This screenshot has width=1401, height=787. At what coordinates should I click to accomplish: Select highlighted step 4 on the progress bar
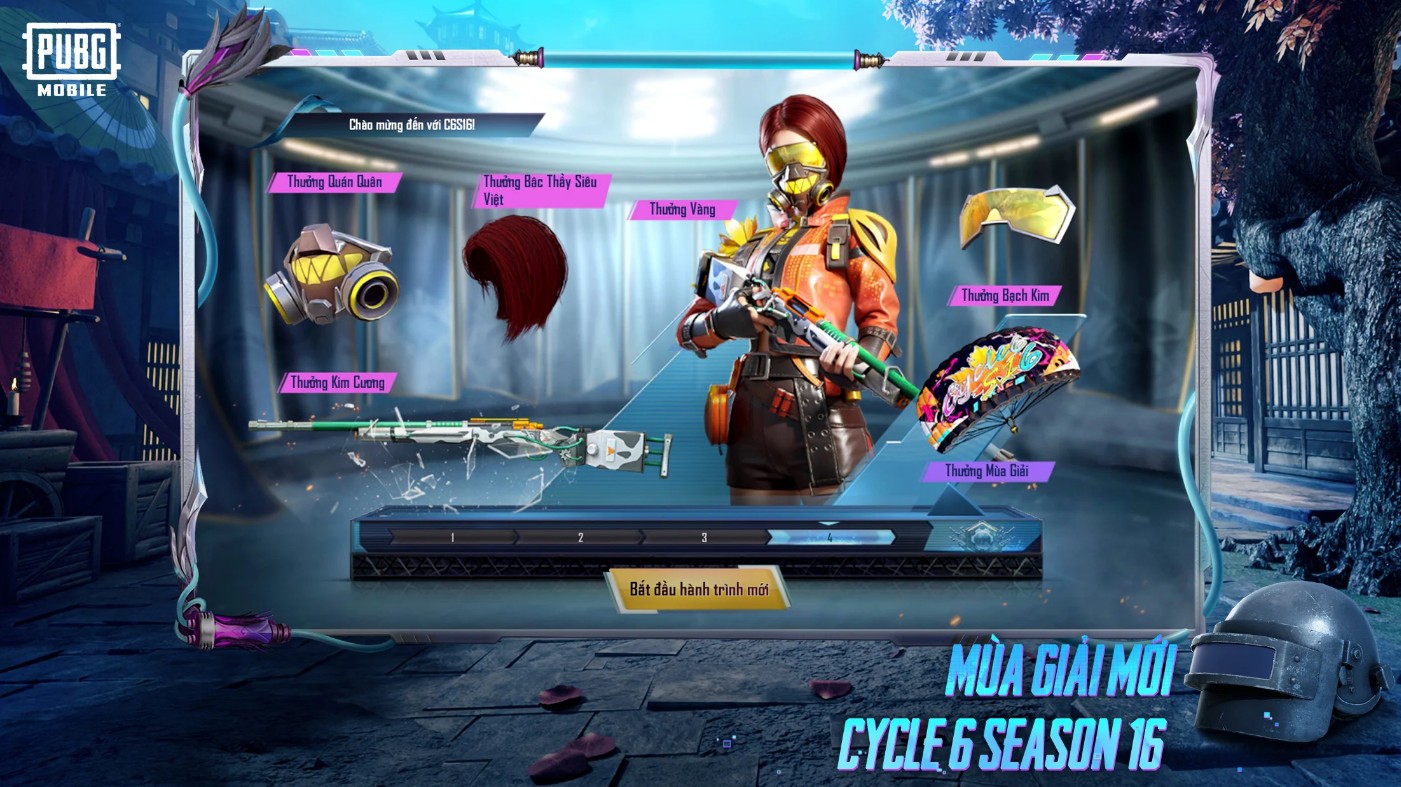click(829, 537)
